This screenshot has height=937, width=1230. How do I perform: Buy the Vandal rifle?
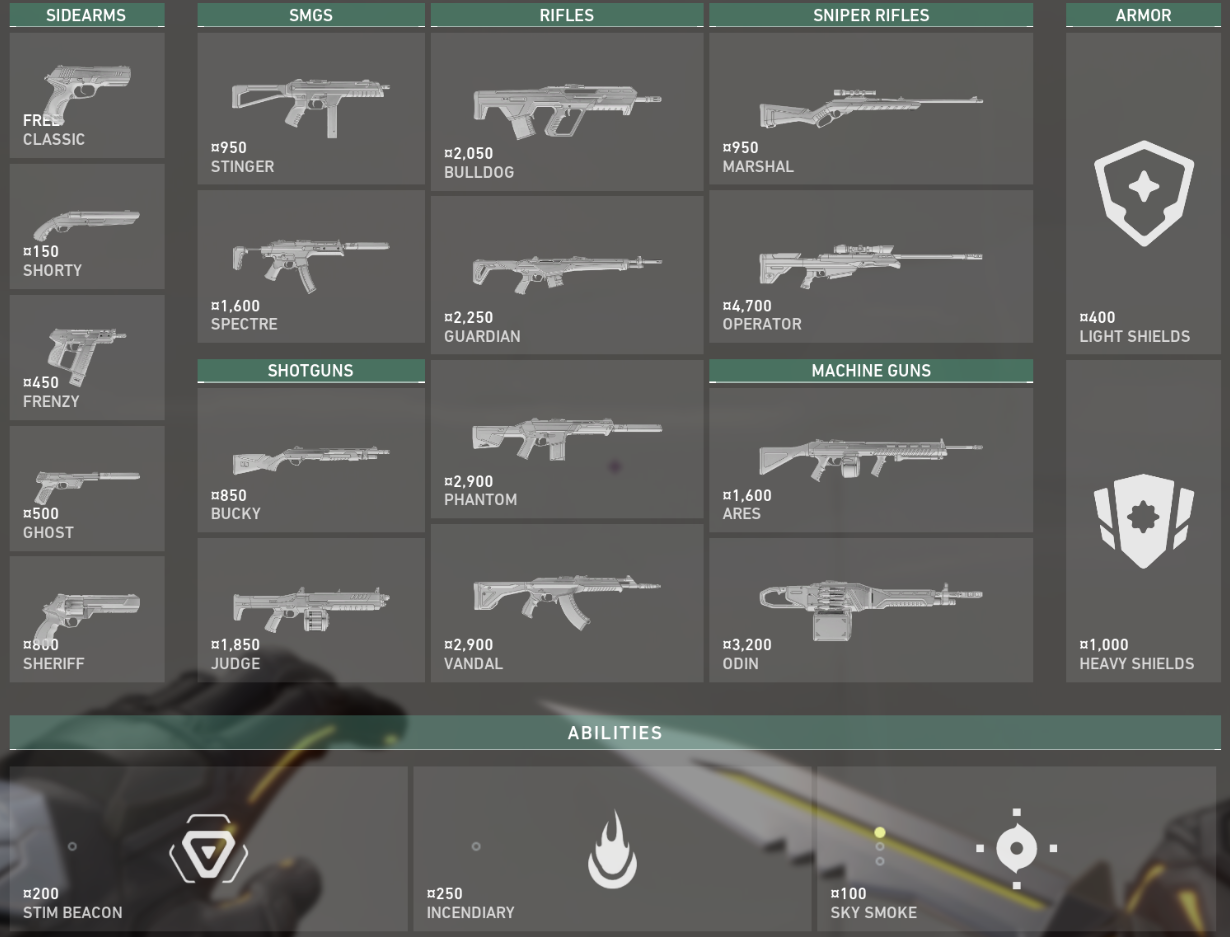click(567, 603)
